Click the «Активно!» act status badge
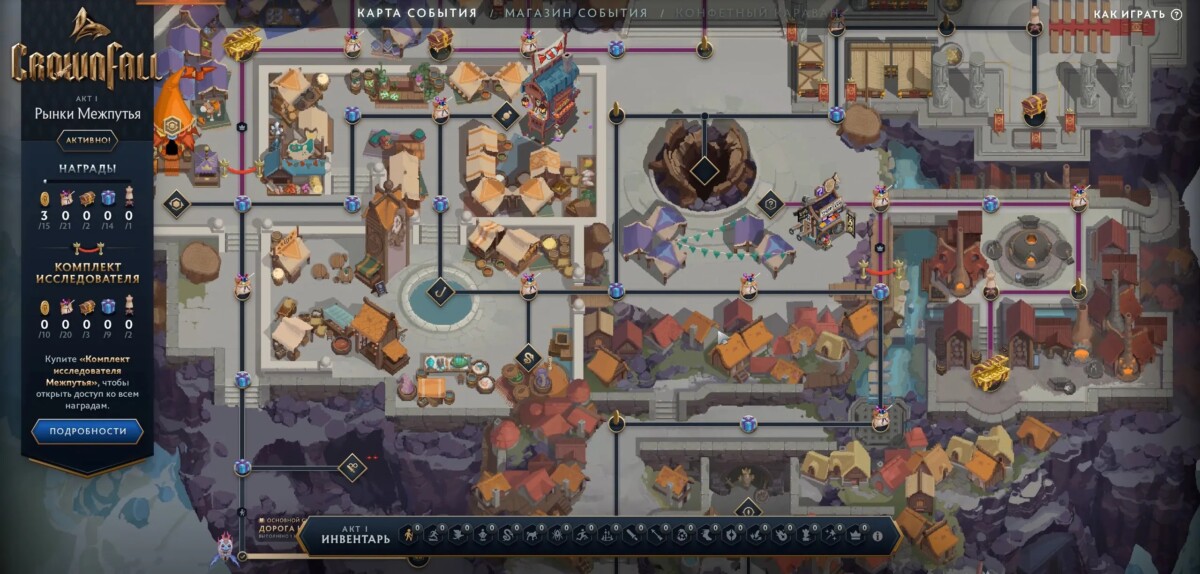The image size is (1200, 574). [86, 140]
